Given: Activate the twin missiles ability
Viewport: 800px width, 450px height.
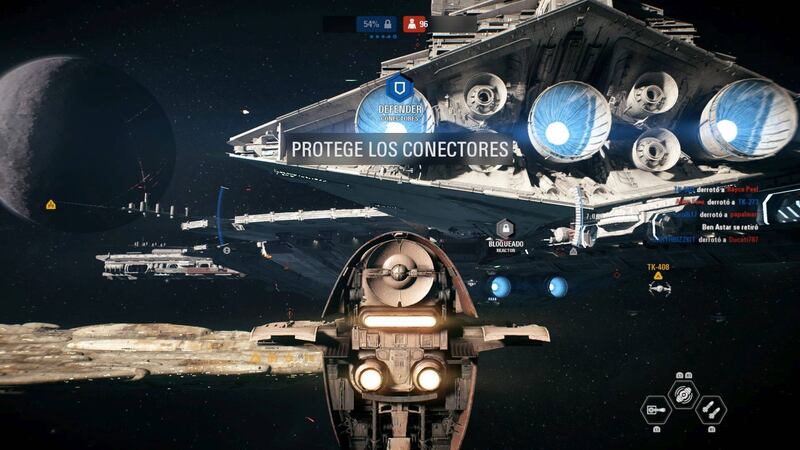Looking at the screenshot, I should 709,407.
